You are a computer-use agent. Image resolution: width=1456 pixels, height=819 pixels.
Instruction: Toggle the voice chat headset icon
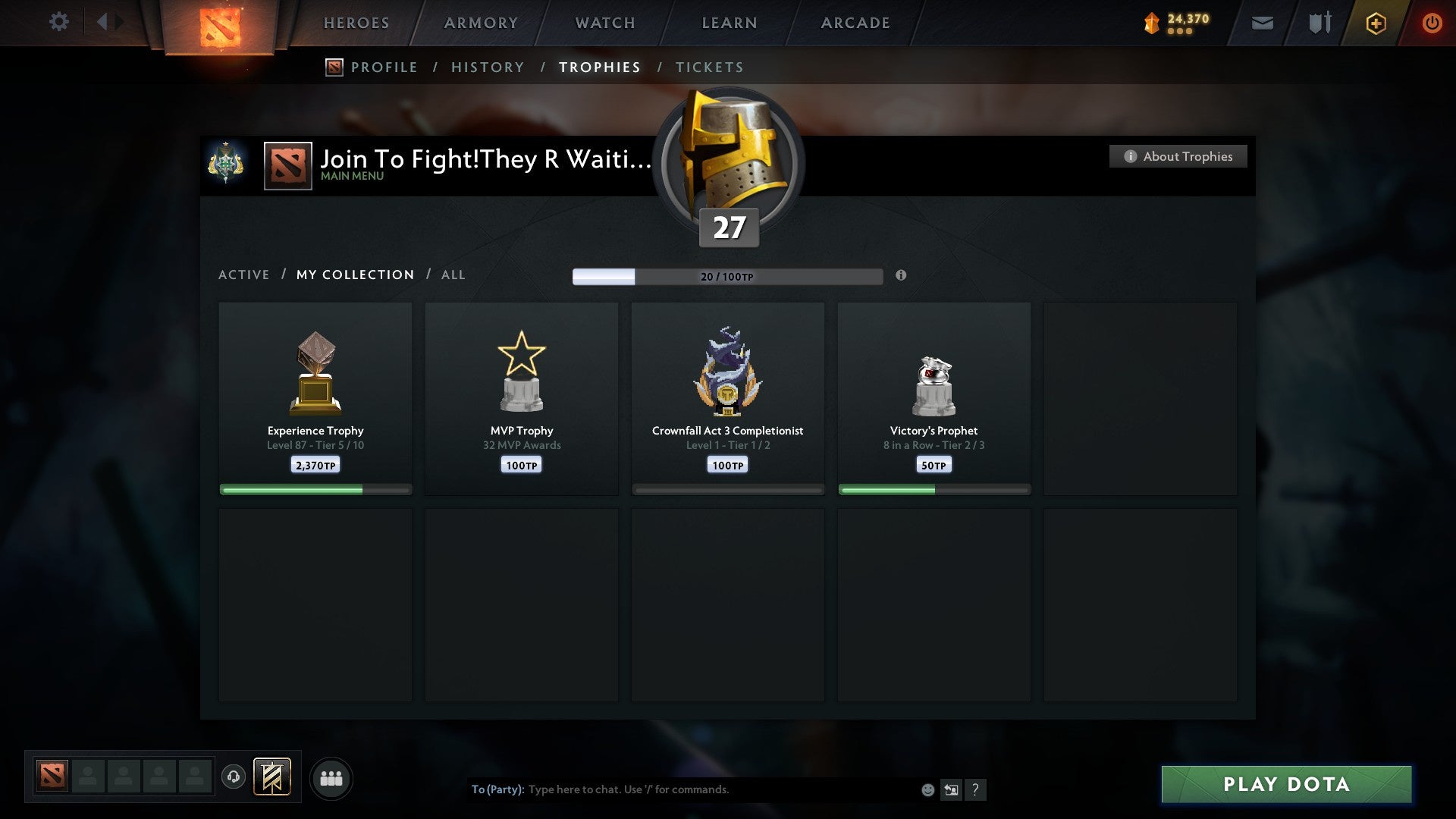234,776
